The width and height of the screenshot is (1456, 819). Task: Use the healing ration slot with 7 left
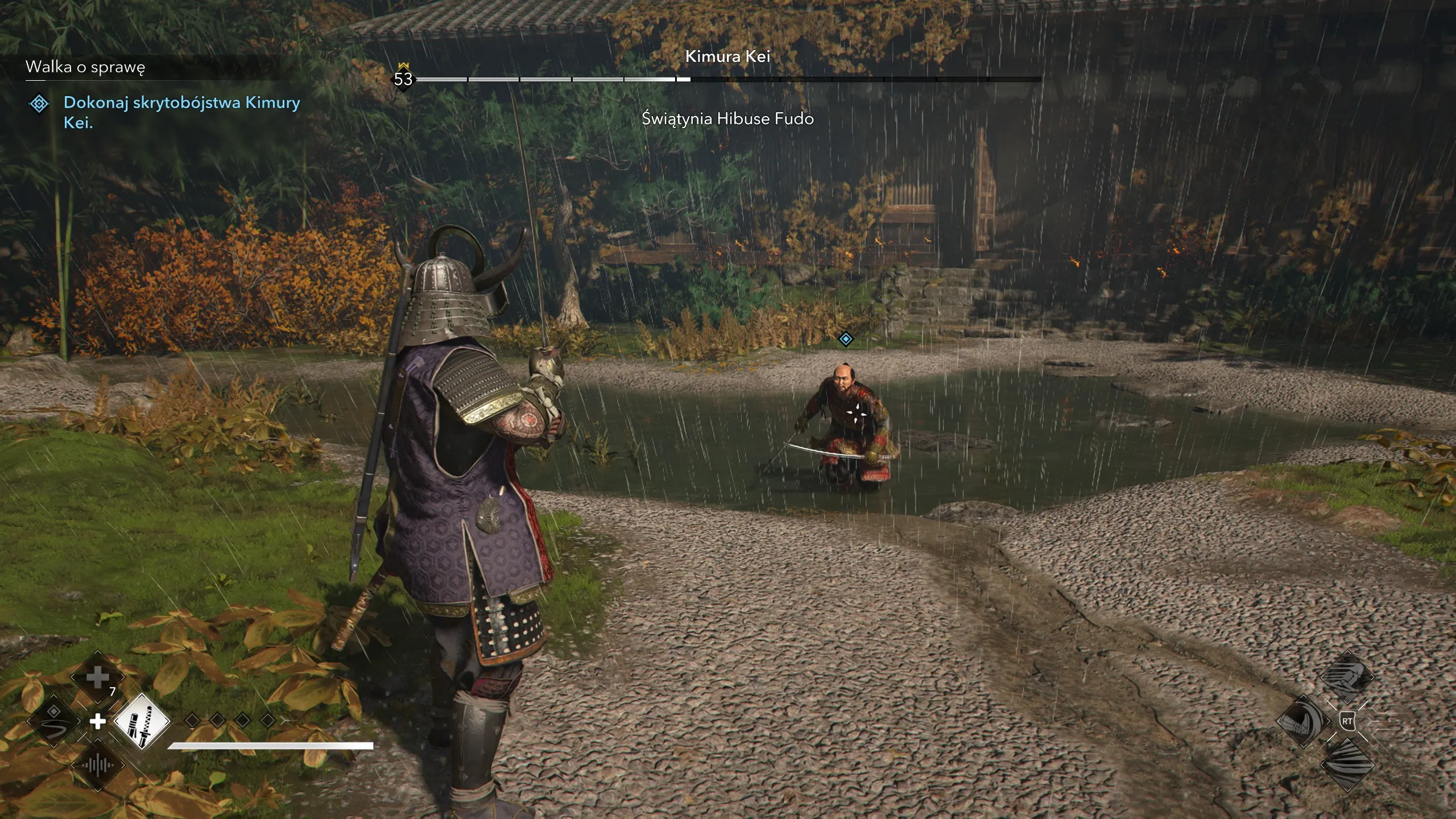tap(98, 677)
